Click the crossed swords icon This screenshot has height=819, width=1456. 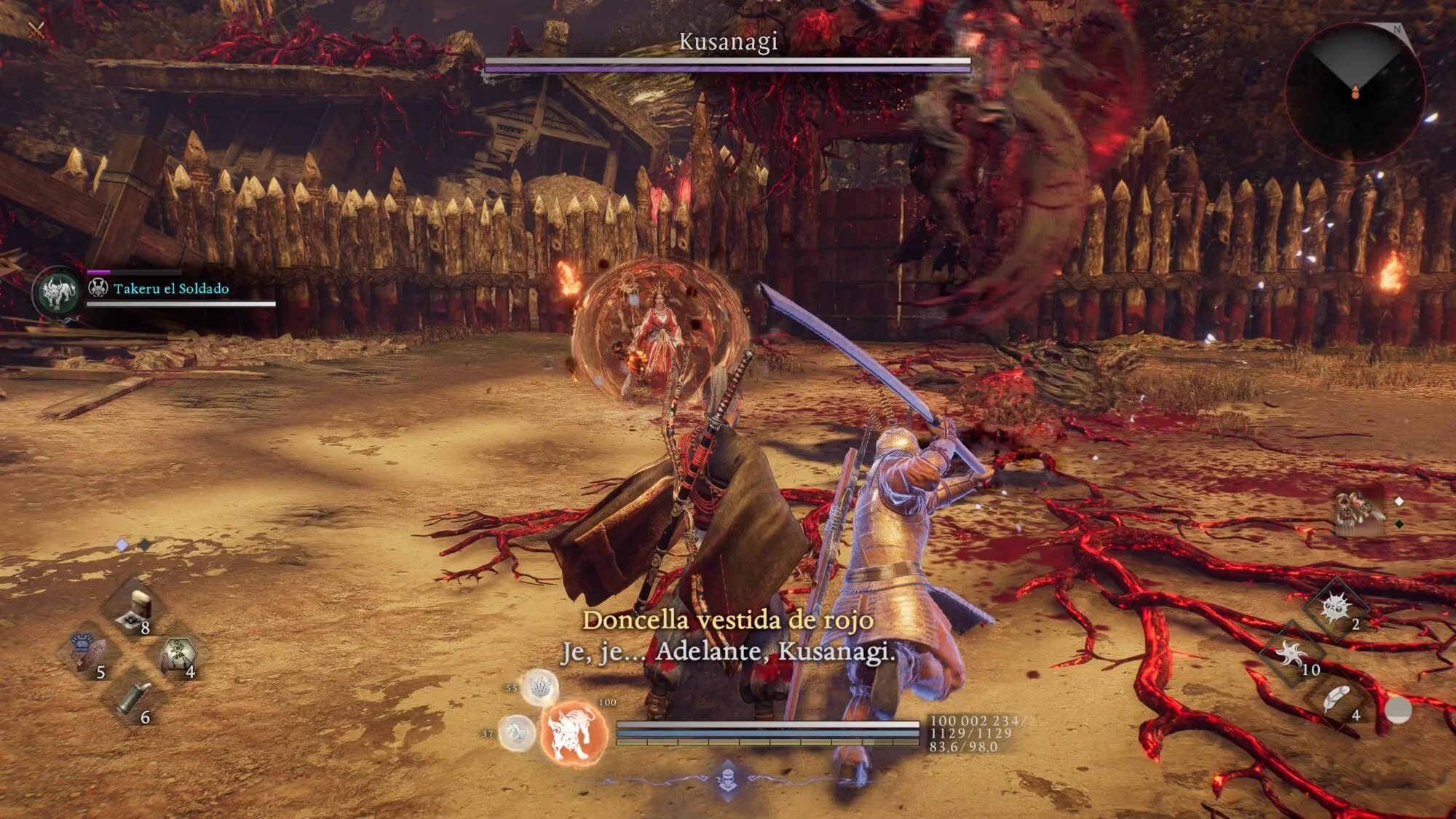36,30
